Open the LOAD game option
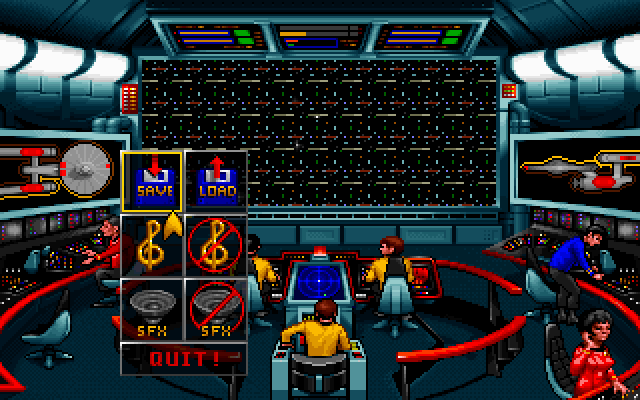This screenshot has width=640, height=400. 214,182
